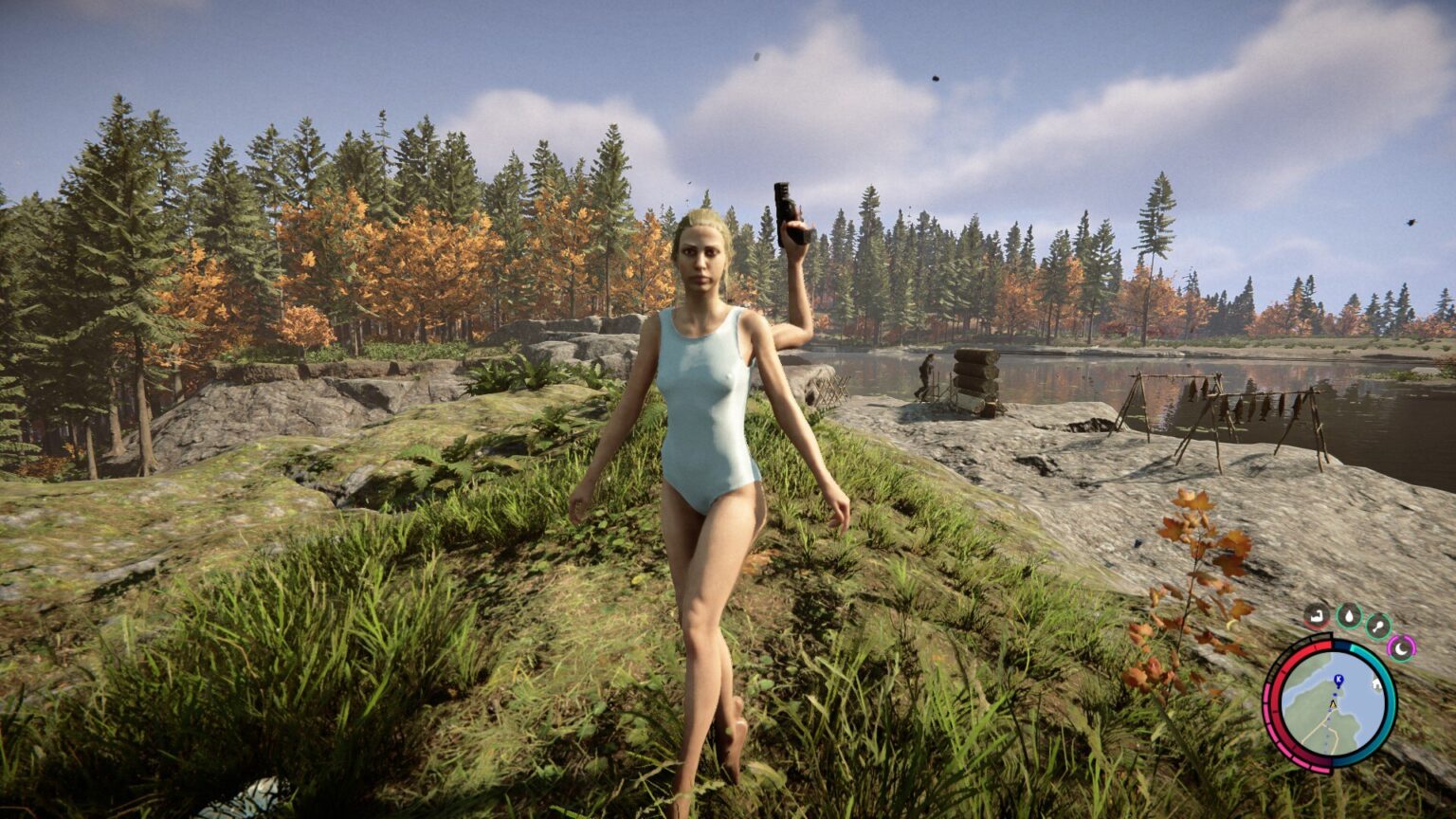Click a blue waypoint dot on minimap trail

point(1326,730)
